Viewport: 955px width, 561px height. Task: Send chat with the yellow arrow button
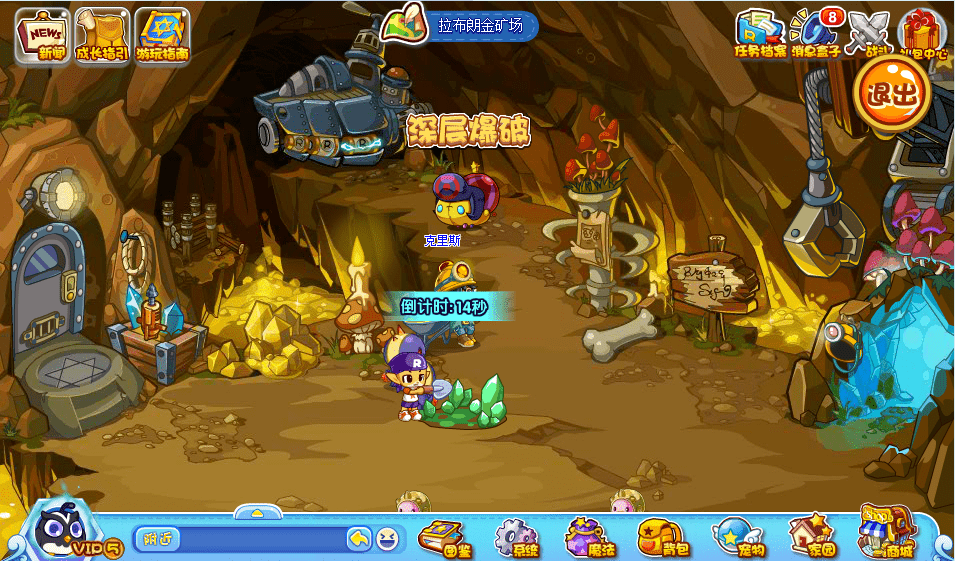(359, 539)
